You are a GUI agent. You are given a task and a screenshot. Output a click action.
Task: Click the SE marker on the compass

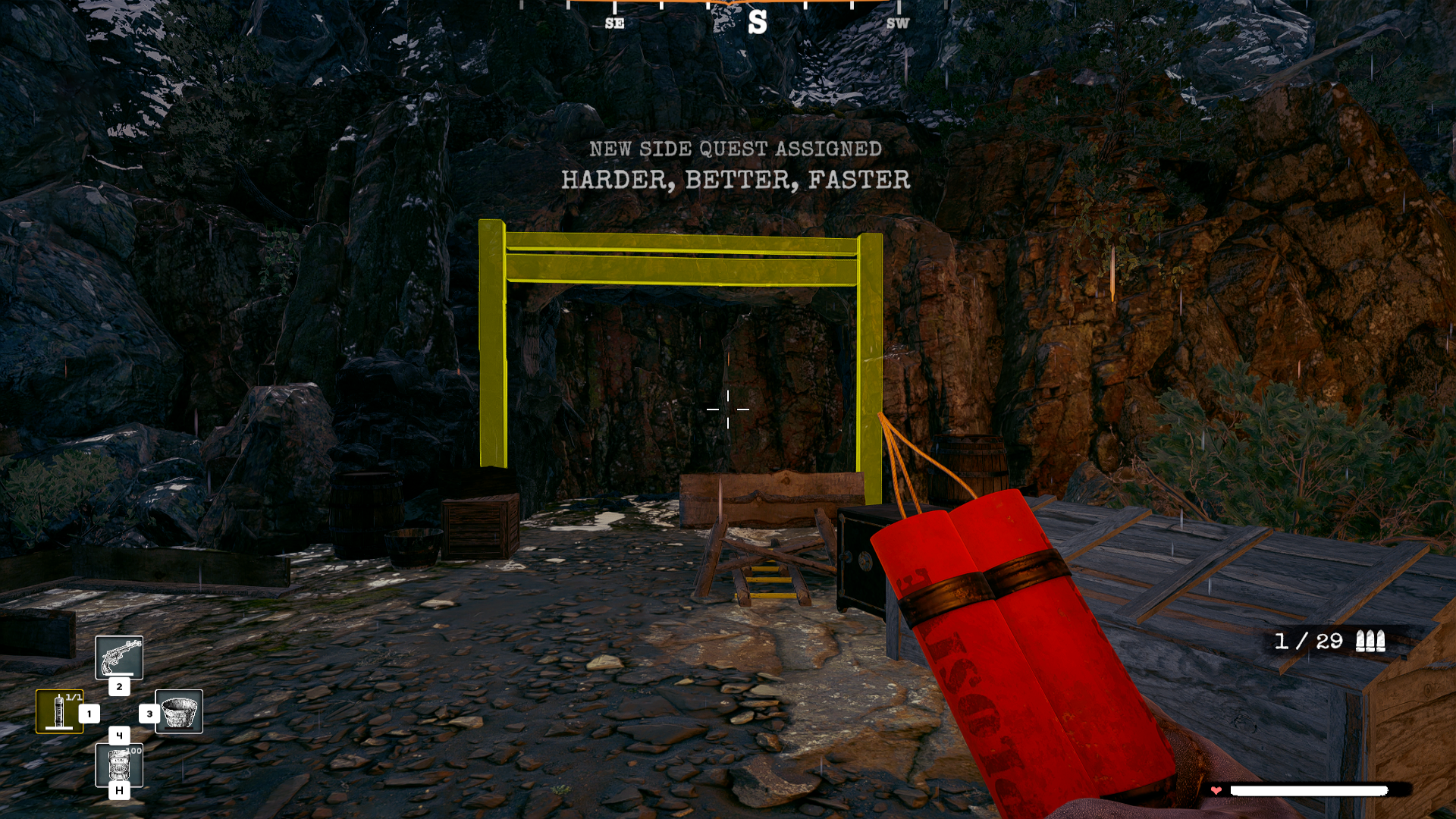(613, 24)
